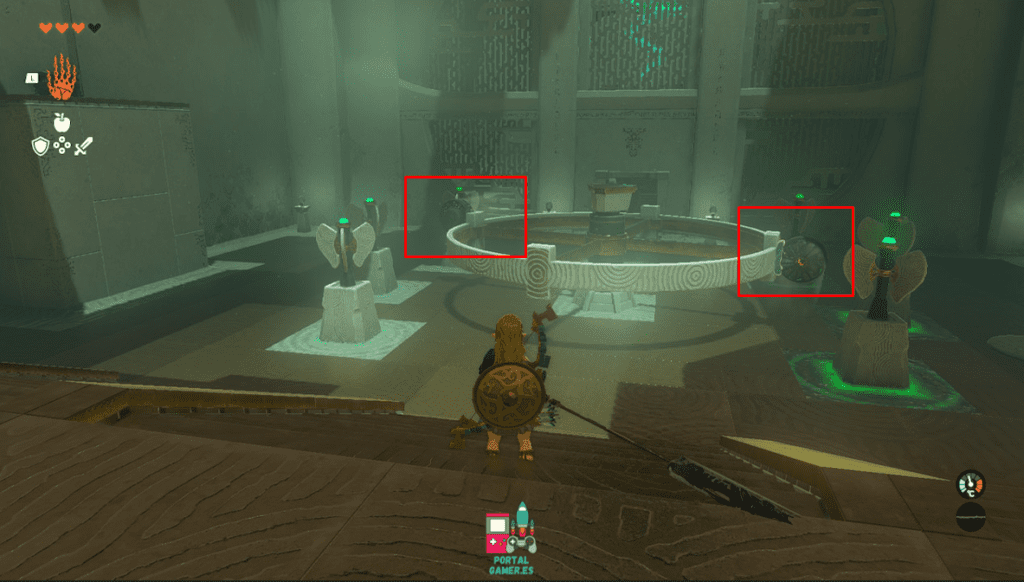
Task: Click the Portal Gamer watermark logo
Action: [x=510, y=535]
